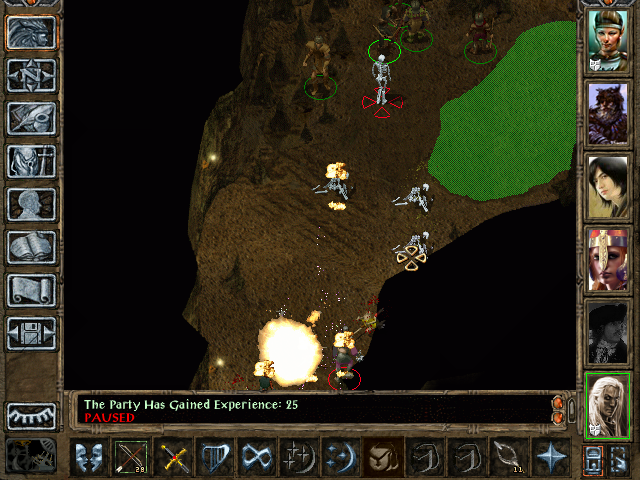Click the rest button with closed eye

tap(31, 415)
